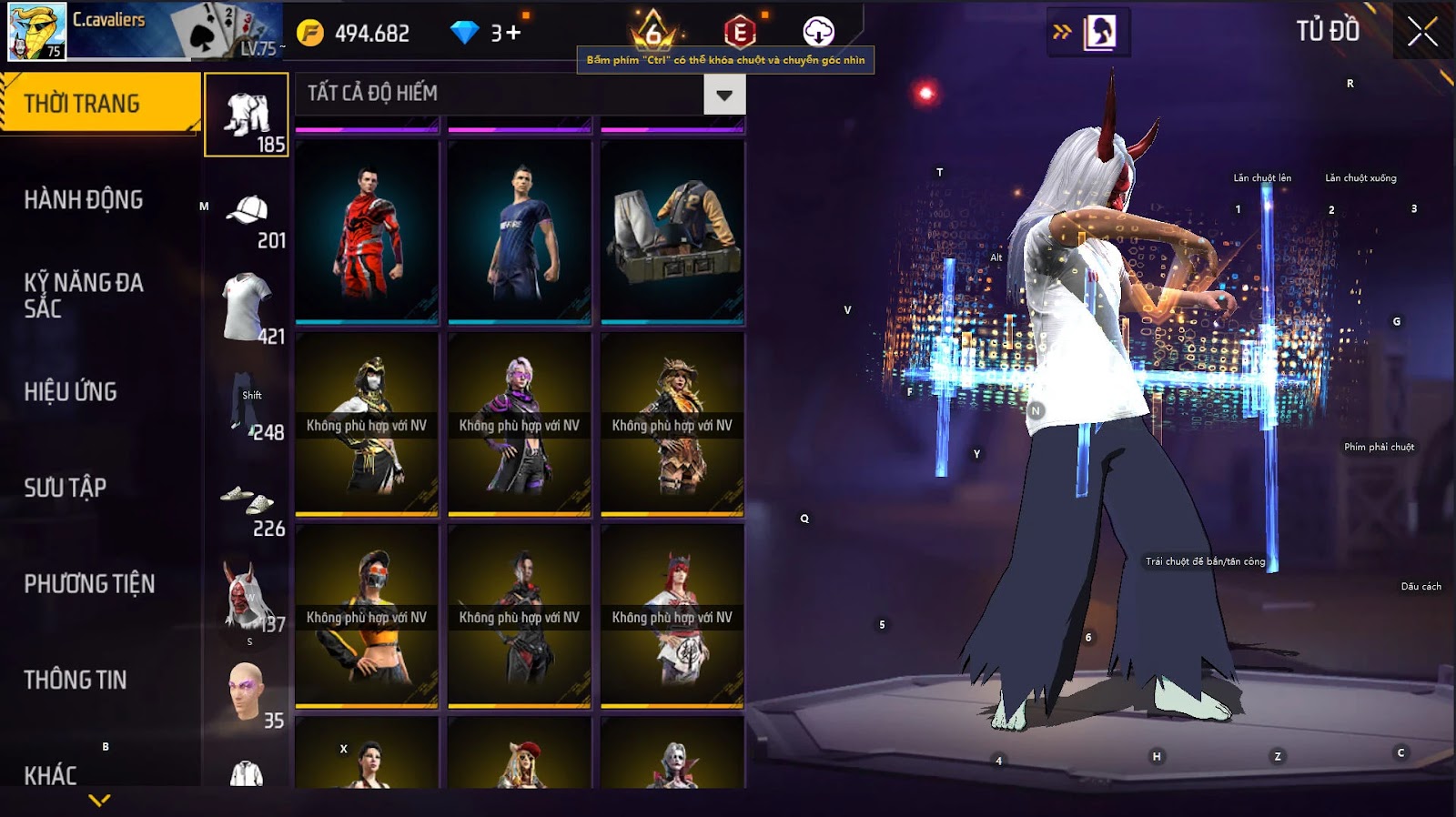Close the TỦ ĐỒ wardrobe screen
Viewport: 1456px width, 817px height.
click(x=1422, y=33)
